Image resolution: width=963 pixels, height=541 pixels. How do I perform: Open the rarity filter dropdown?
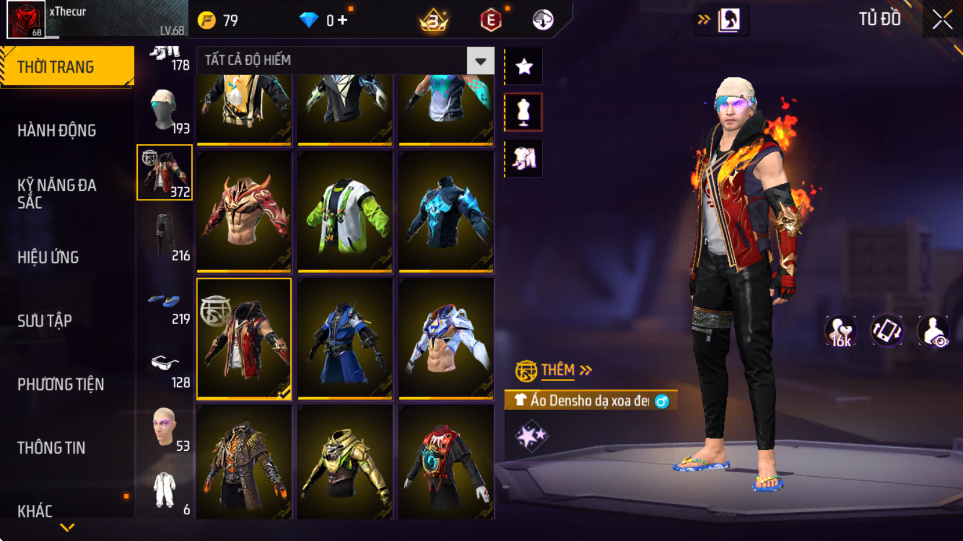[x=481, y=61]
